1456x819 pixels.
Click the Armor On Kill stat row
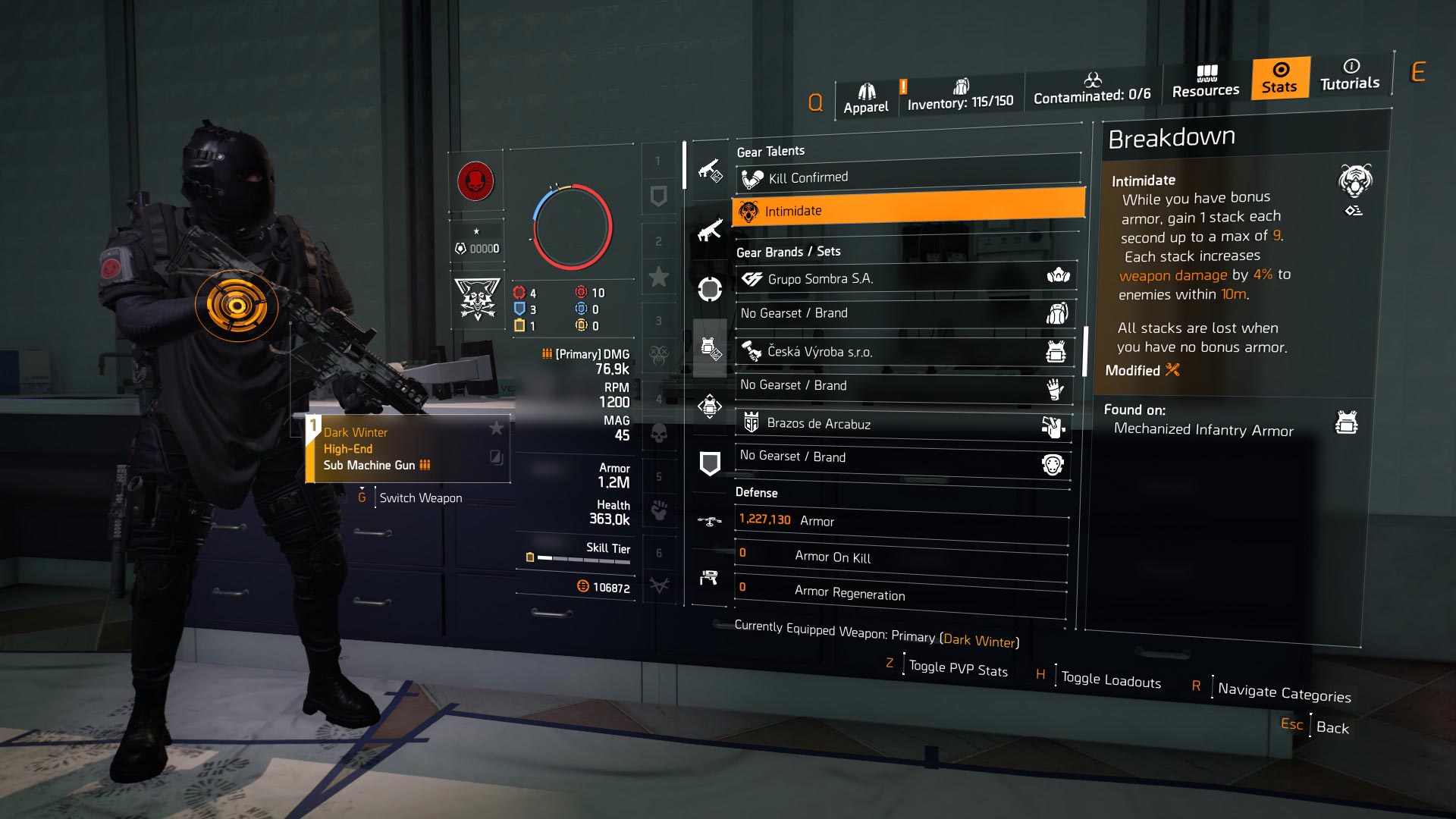click(x=900, y=557)
